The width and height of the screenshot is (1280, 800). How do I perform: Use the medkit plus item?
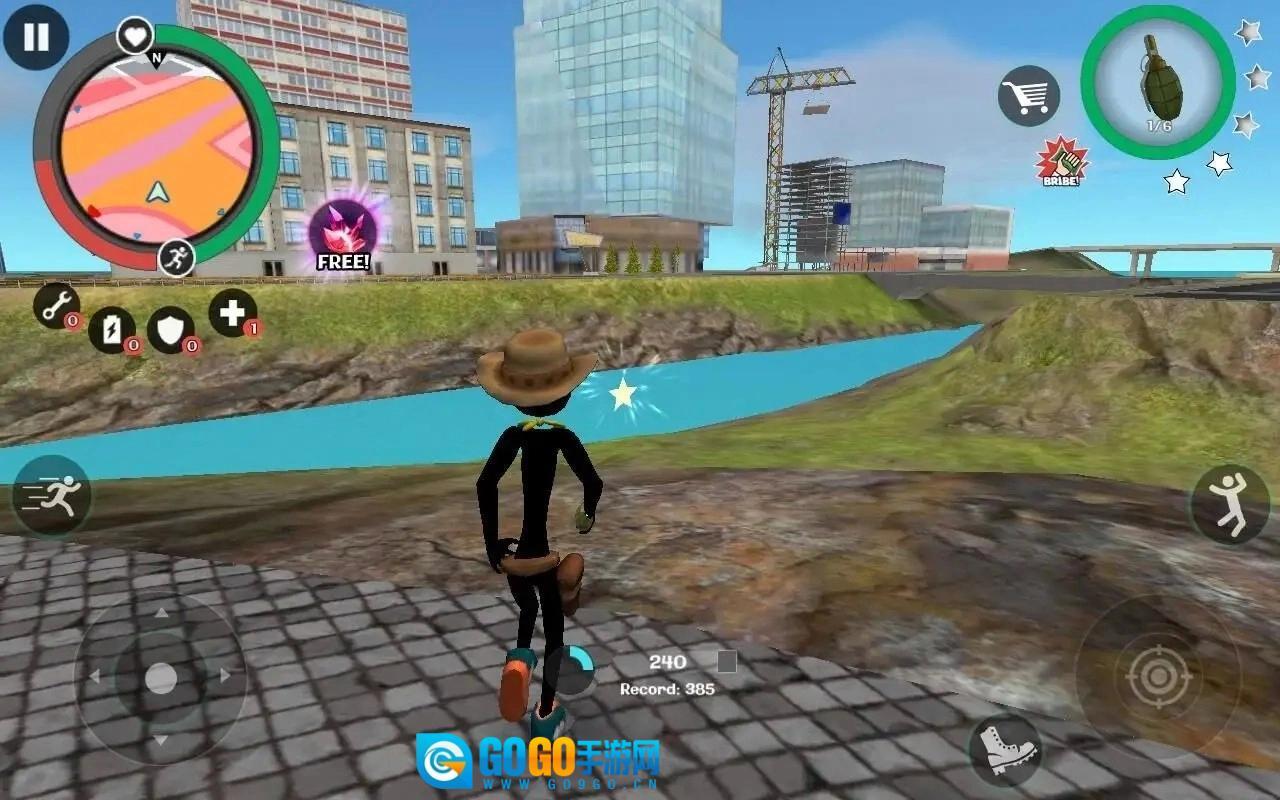[x=232, y=313]
